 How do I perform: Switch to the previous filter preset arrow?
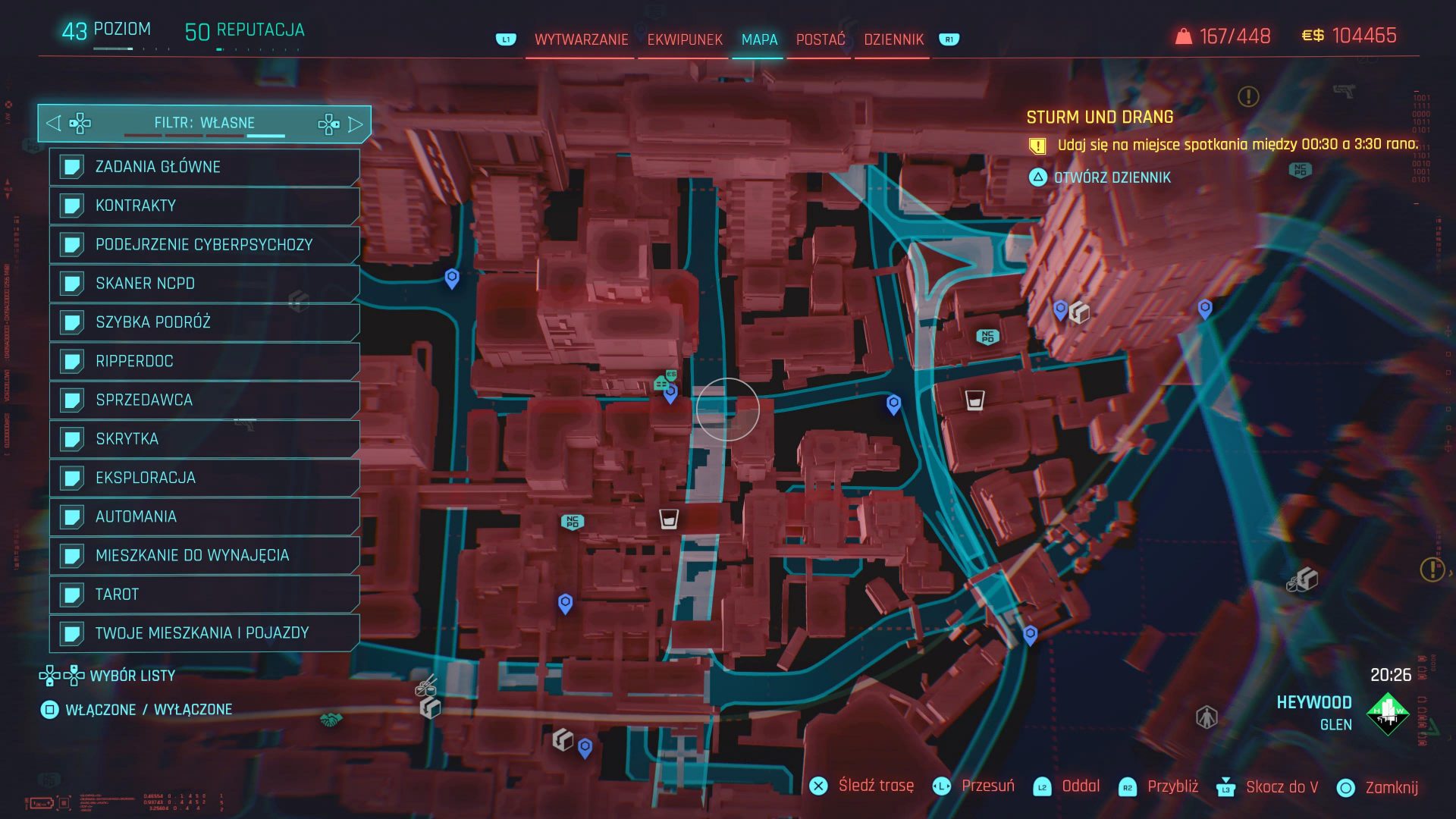click(53, 123)
